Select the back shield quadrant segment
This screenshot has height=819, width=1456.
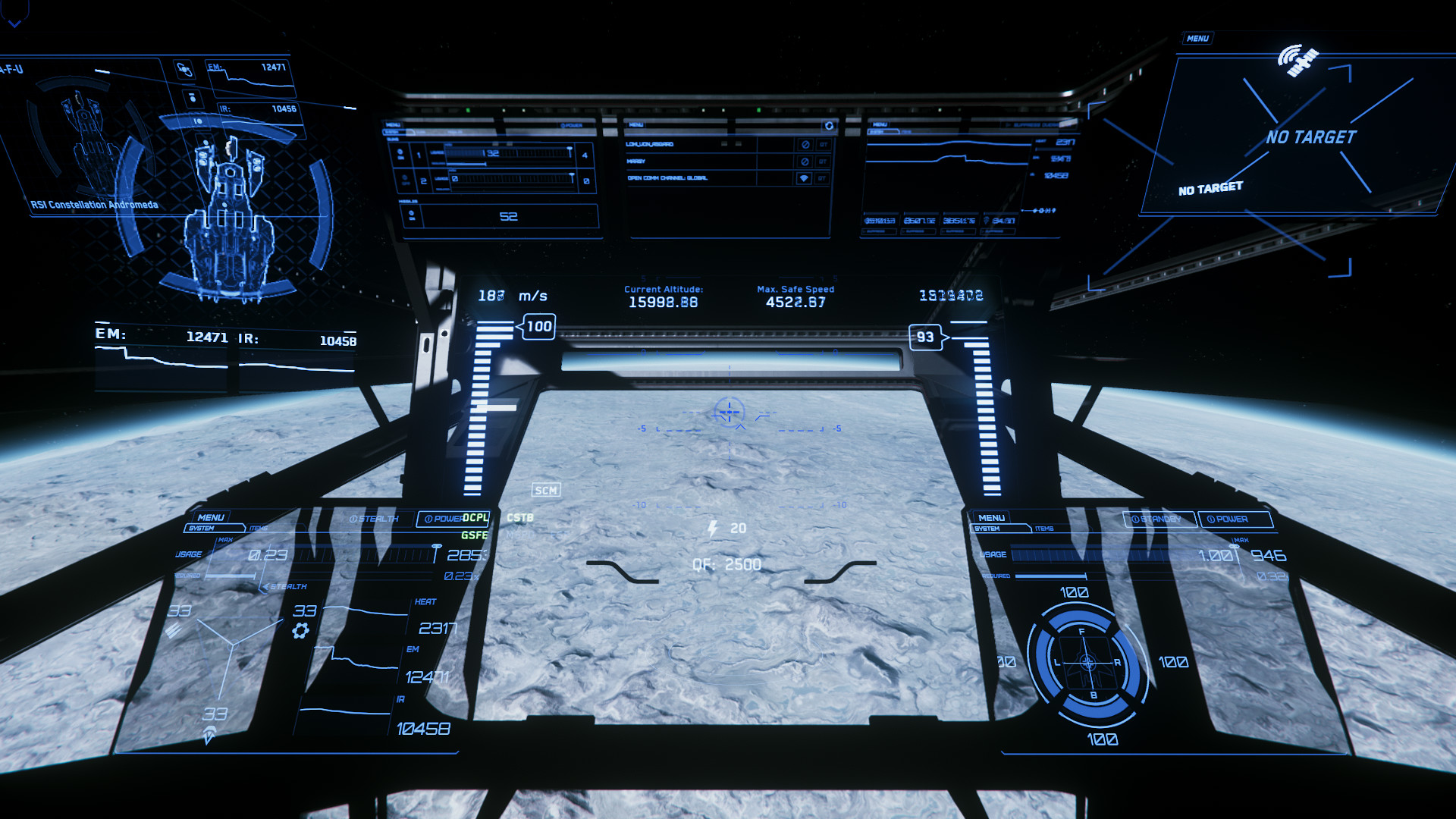coord(1093,704)
